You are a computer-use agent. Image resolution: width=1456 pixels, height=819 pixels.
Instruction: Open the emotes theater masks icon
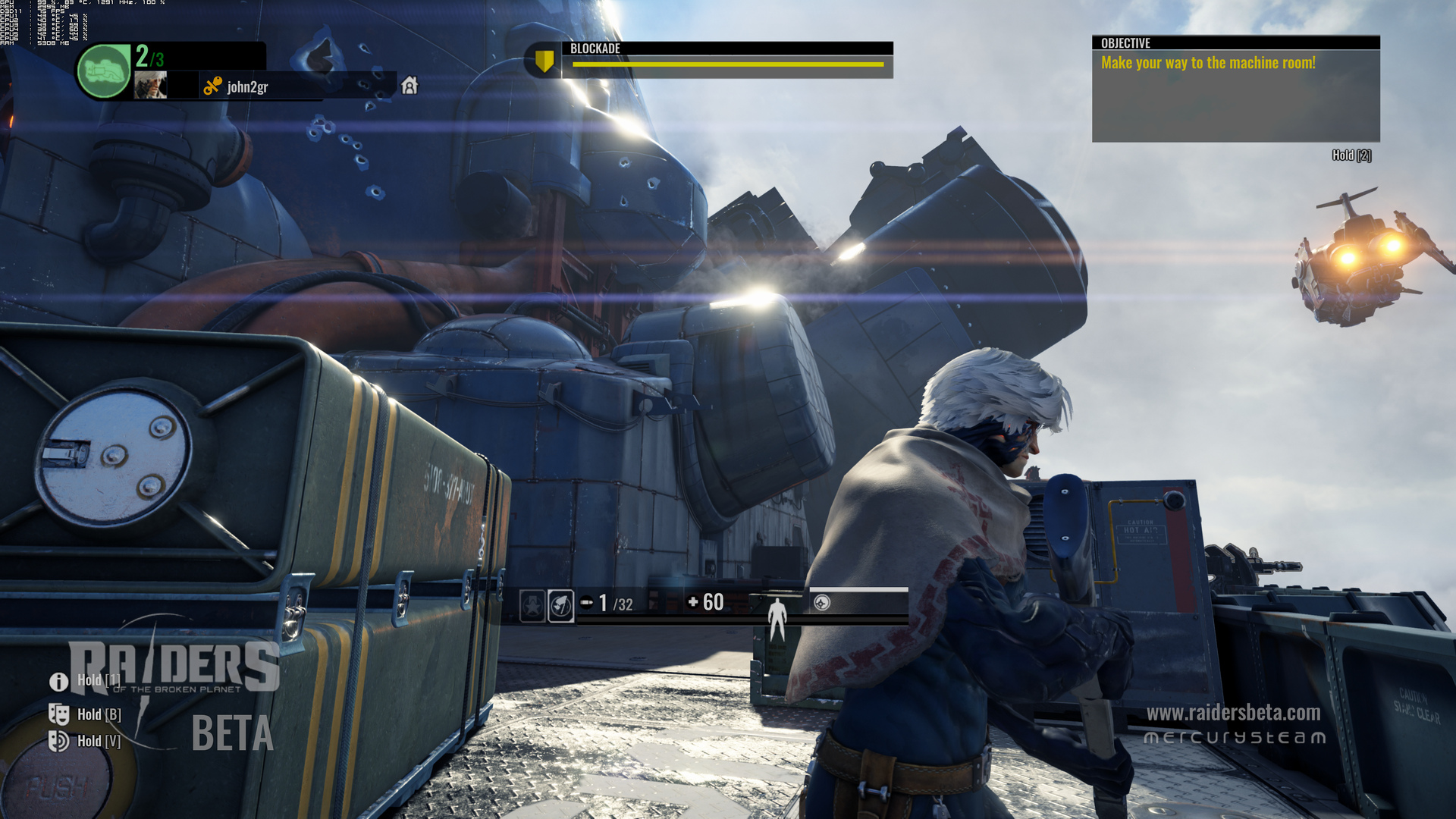point(58,714)
